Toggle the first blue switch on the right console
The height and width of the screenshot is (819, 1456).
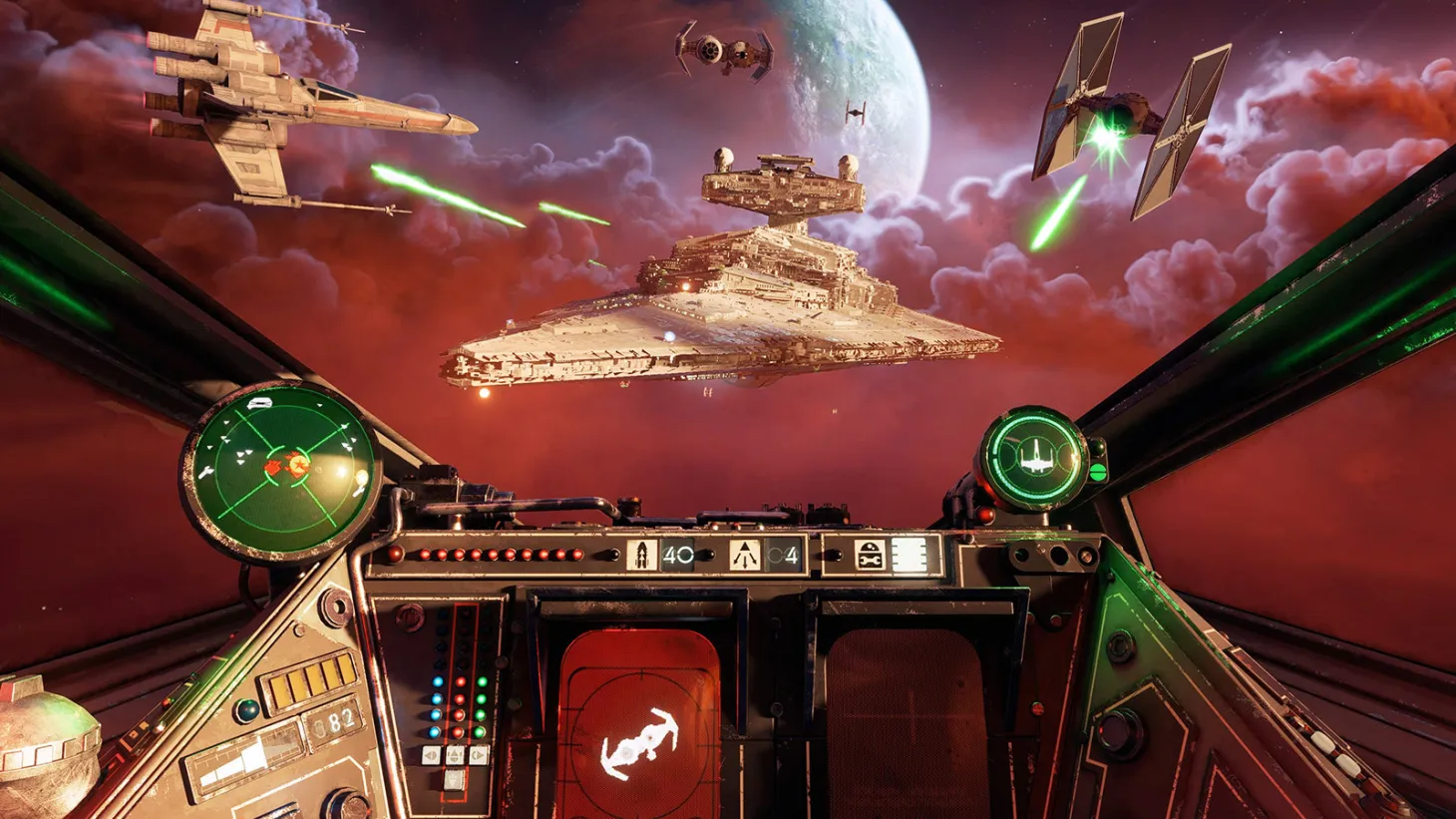pos(436,681)
